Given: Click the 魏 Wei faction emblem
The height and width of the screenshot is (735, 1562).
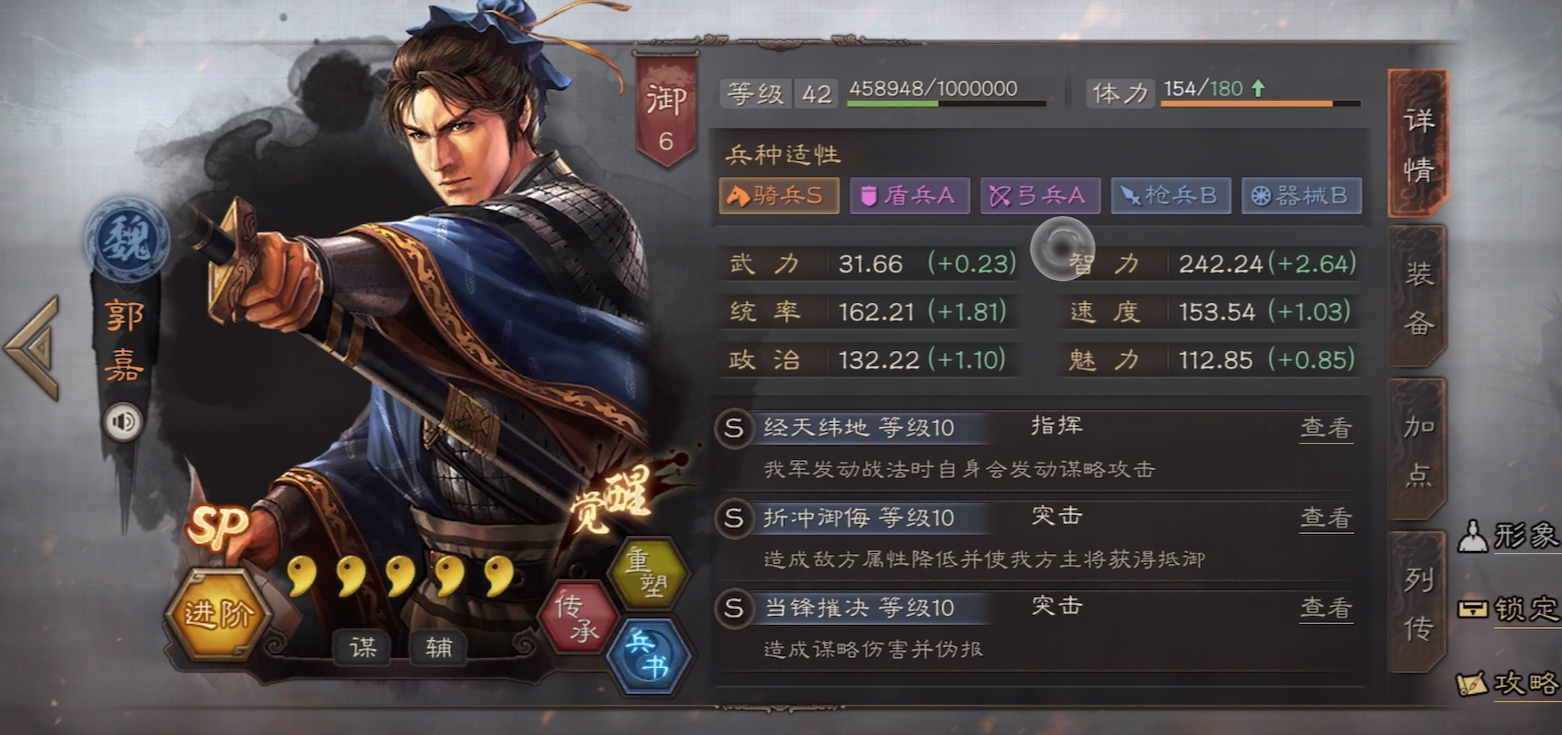Looking at the screenshot, I should (x=131, y=240).
